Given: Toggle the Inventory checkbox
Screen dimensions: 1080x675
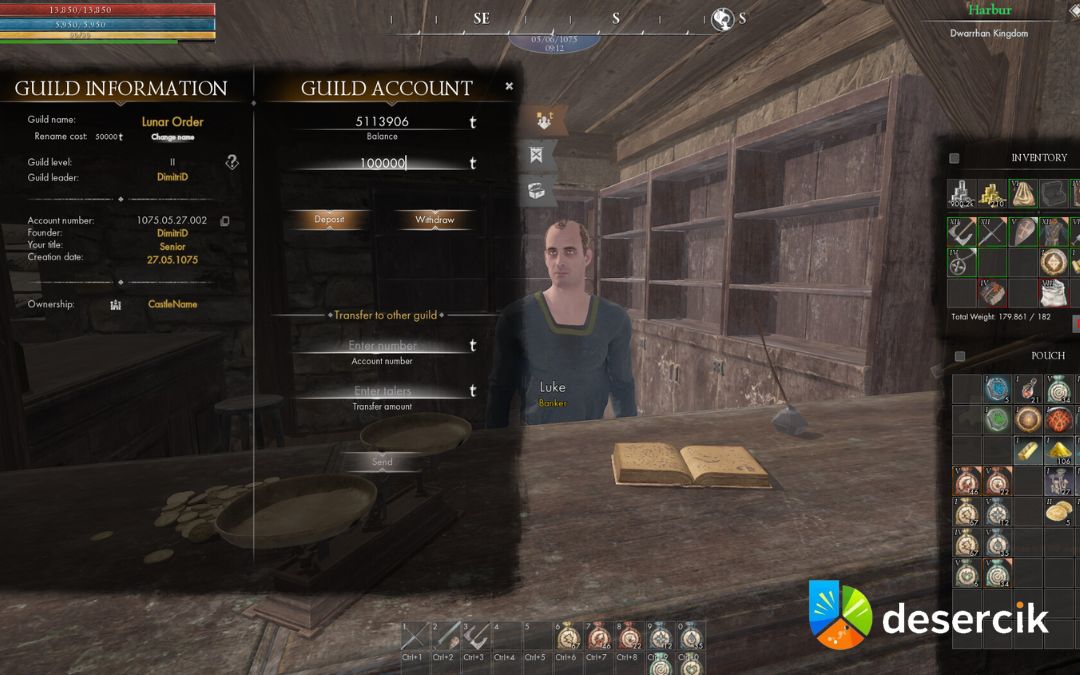Looking at the screenshot, I should (x=954, y=158).
